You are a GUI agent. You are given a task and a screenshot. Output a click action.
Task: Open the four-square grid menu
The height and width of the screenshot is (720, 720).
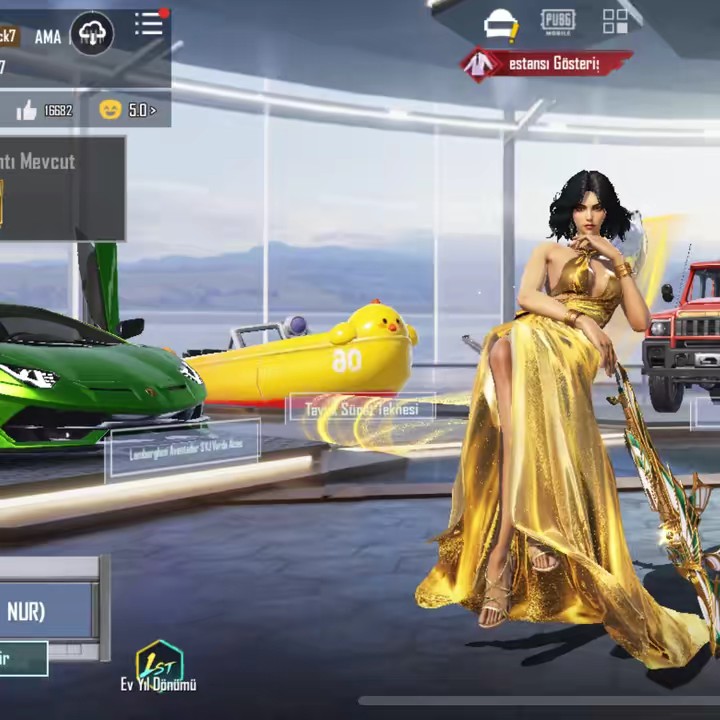tap(615, 21)
